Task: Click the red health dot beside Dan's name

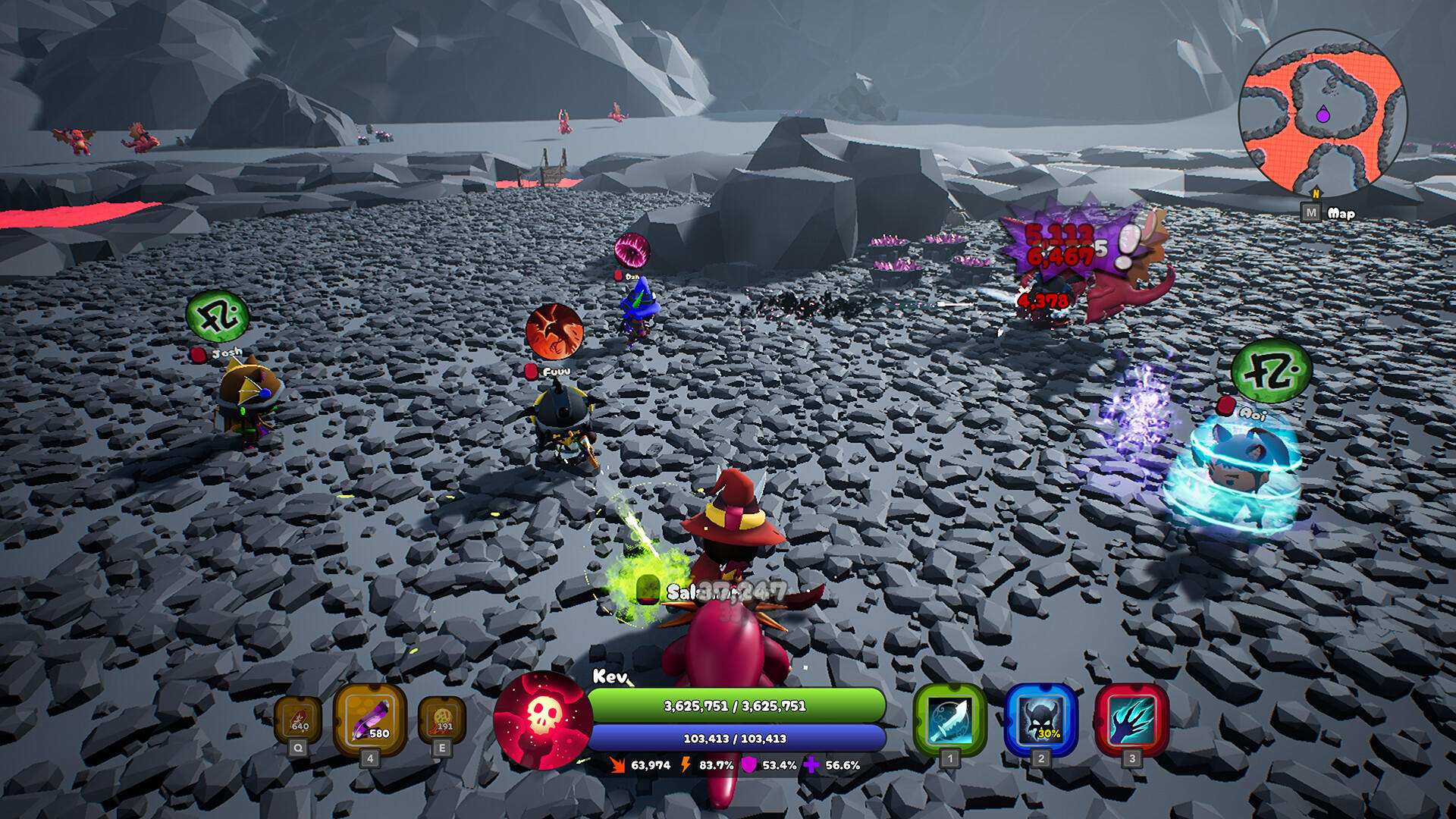Action: coord(618,275)
